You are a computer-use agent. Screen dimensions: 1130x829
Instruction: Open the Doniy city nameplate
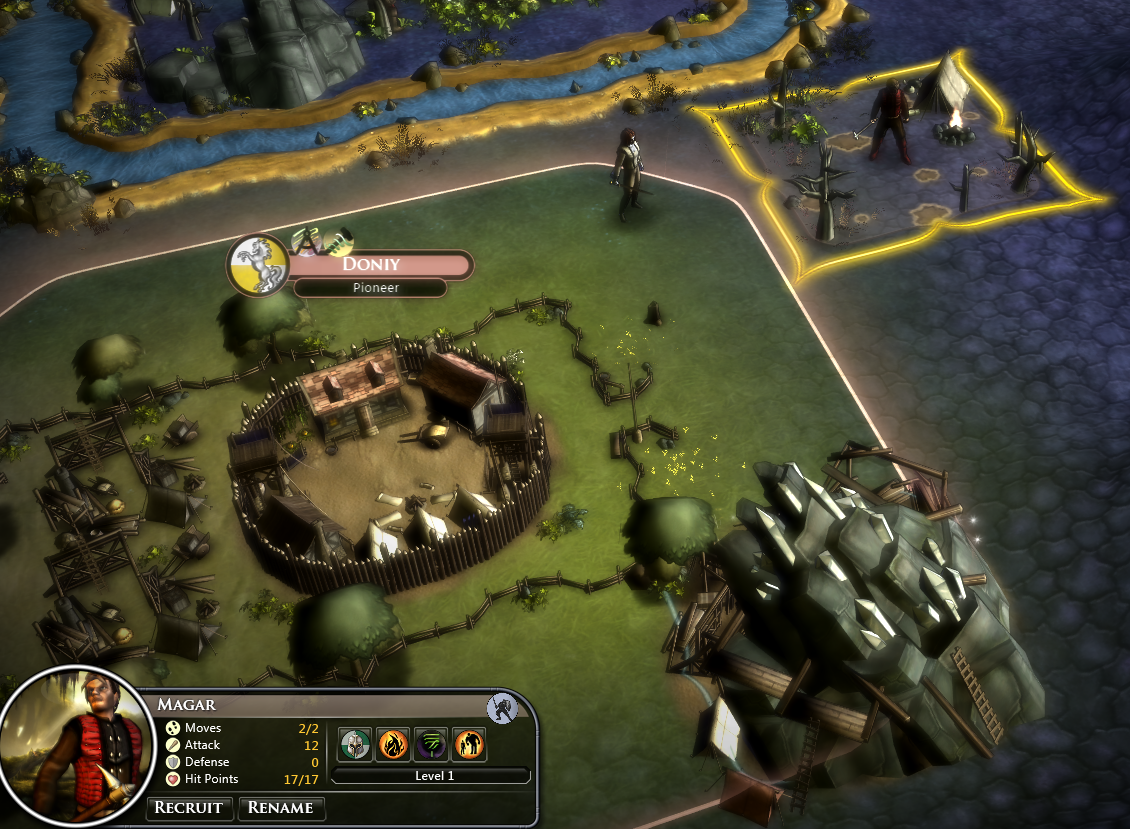point(378,265)
